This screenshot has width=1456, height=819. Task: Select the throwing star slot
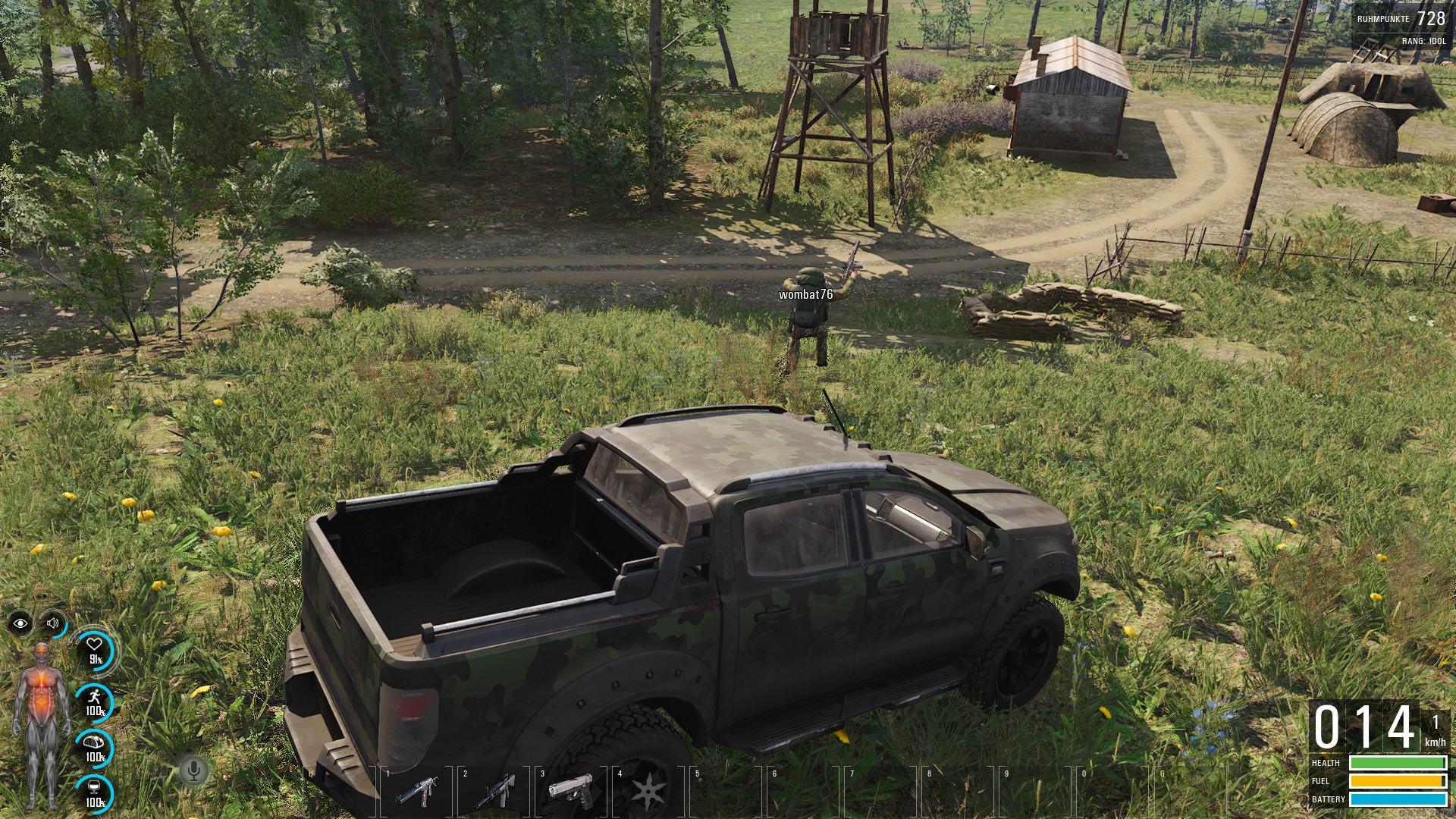tap(648, 792)
